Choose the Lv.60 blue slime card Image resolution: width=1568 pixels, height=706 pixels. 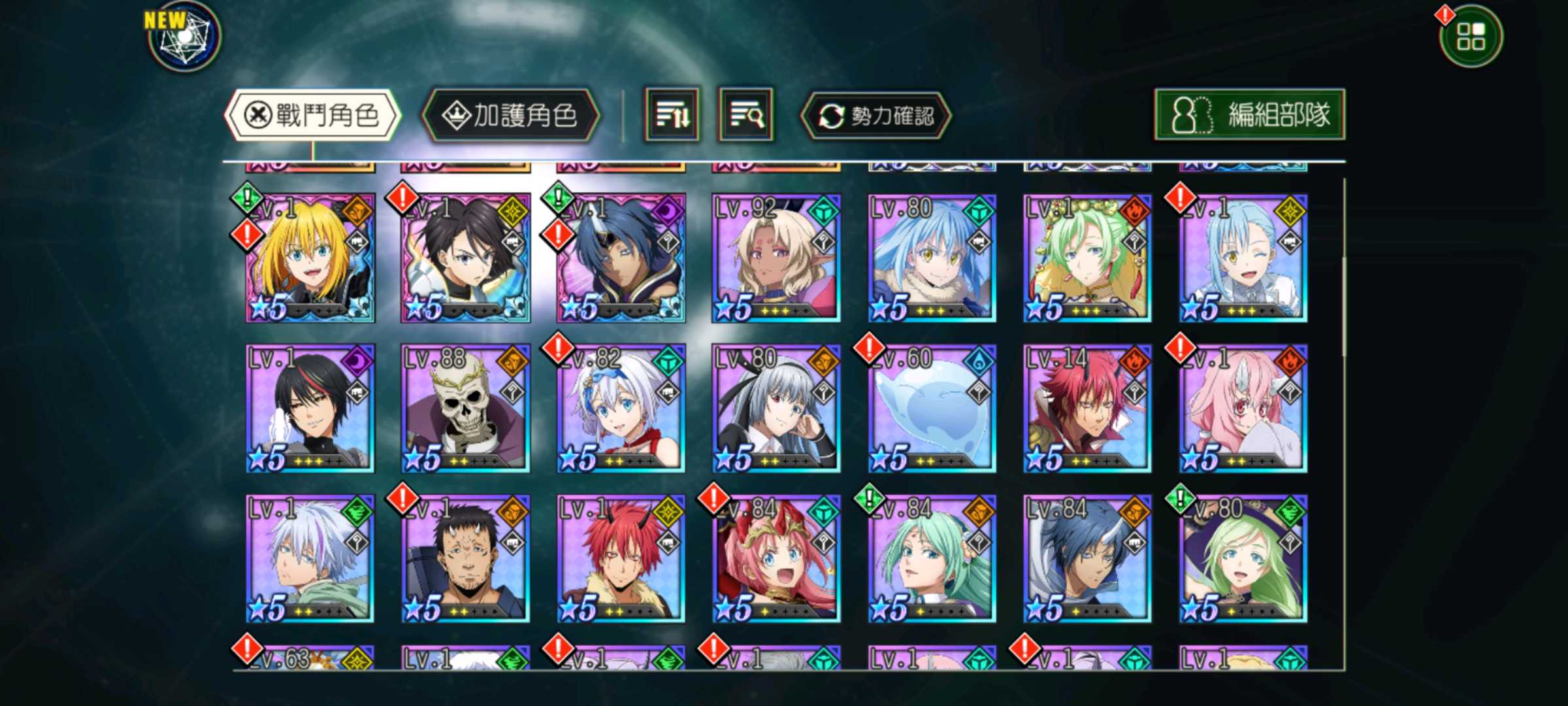click(932, 409)
